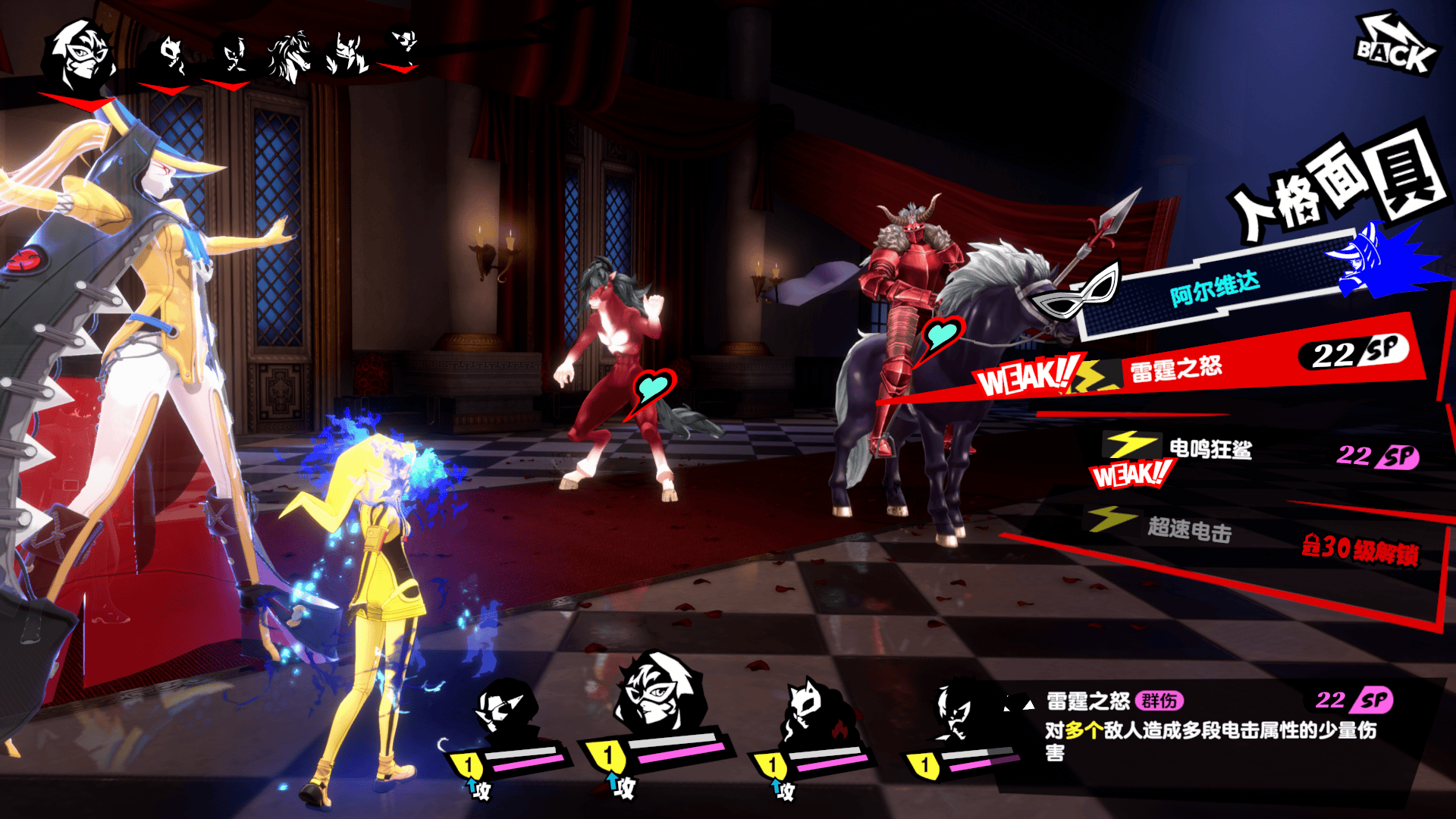The width and height of the screenshot is (1456, 819).
Task: Target the red horse-headed enemy's heart marker
Action: coord(652,388)
